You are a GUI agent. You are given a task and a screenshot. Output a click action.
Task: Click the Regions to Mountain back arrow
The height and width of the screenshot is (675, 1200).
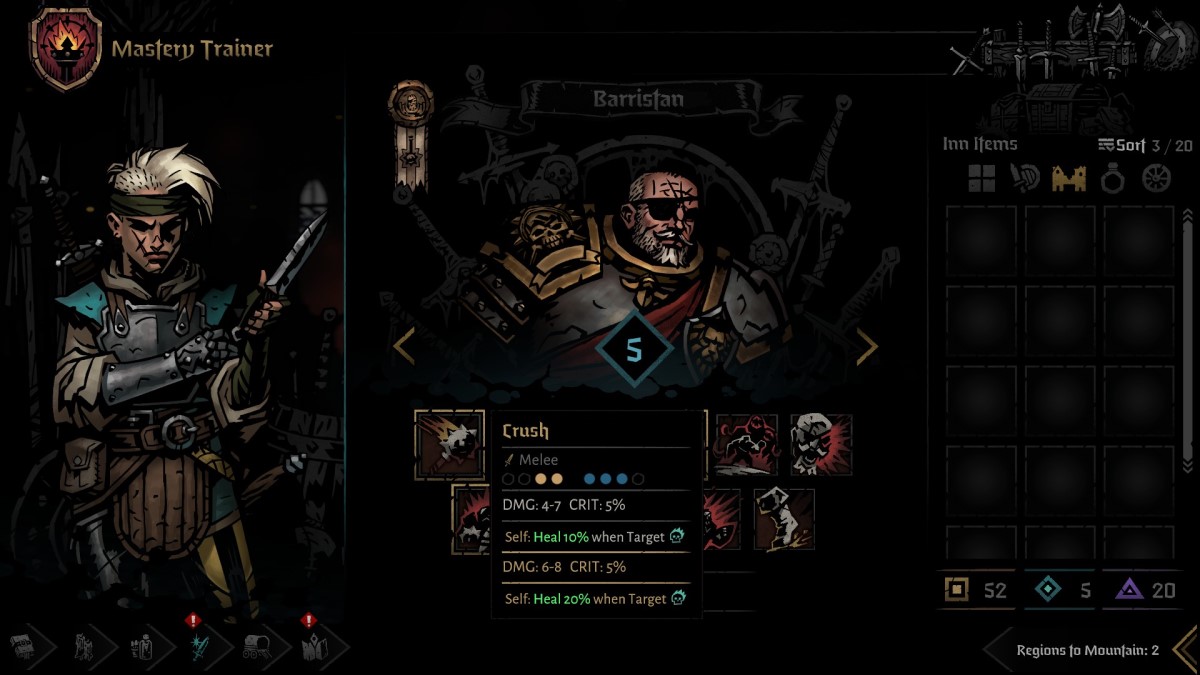(1184, 649)
